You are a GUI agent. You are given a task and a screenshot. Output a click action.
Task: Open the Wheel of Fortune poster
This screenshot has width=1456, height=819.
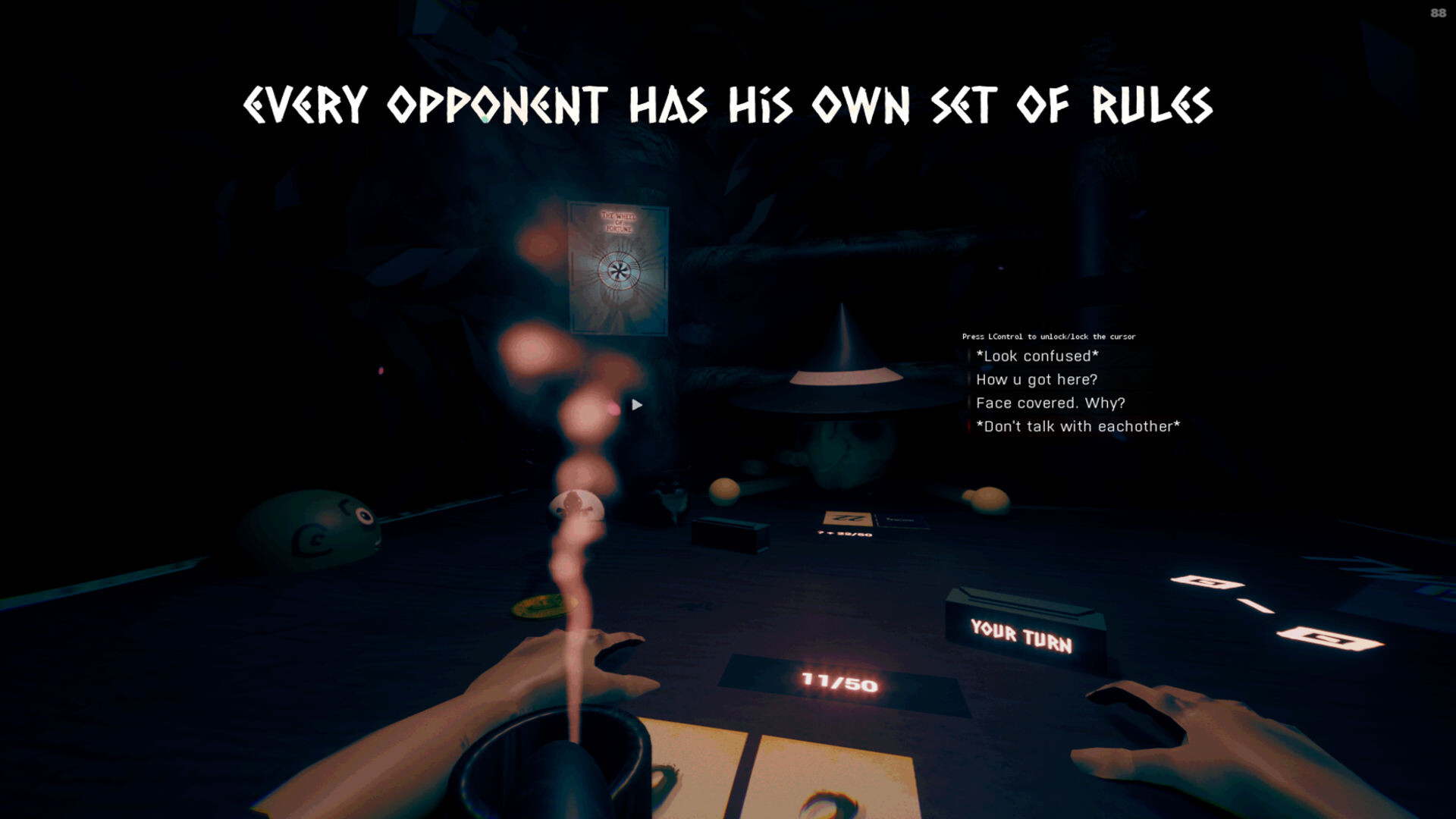(x=620, y=265)
